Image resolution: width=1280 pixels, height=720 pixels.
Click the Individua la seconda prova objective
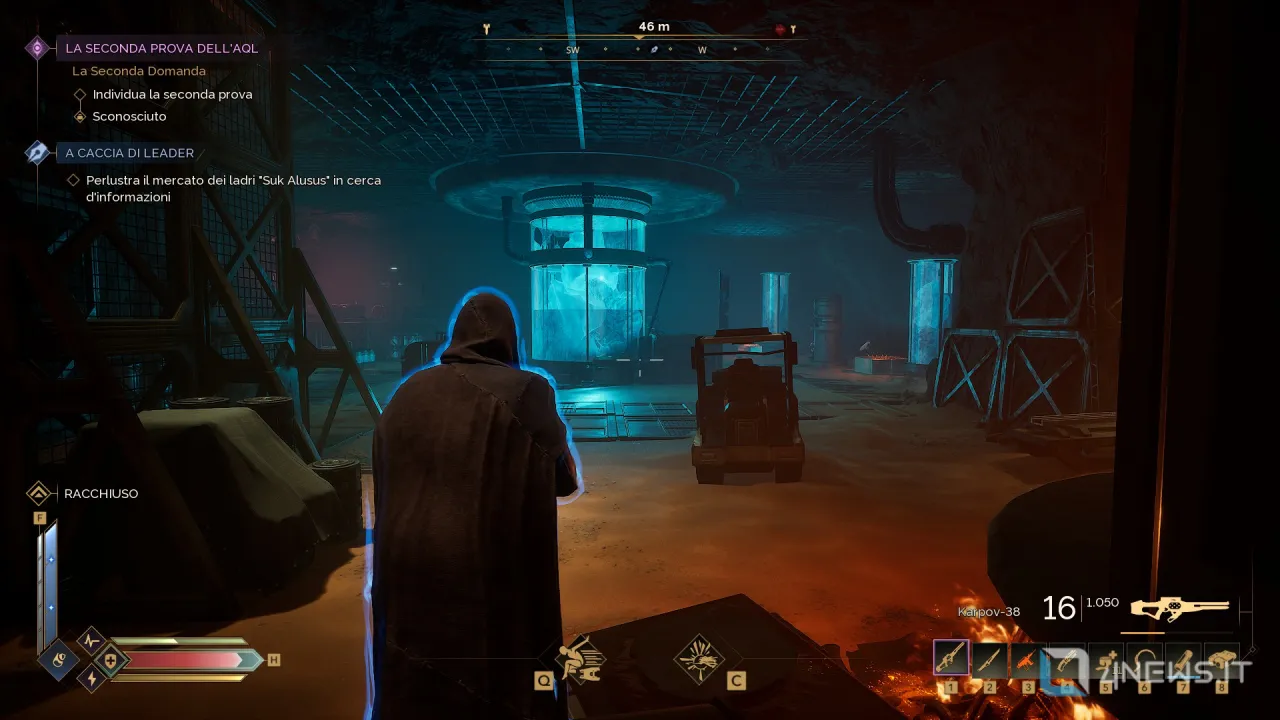(172, 94)
